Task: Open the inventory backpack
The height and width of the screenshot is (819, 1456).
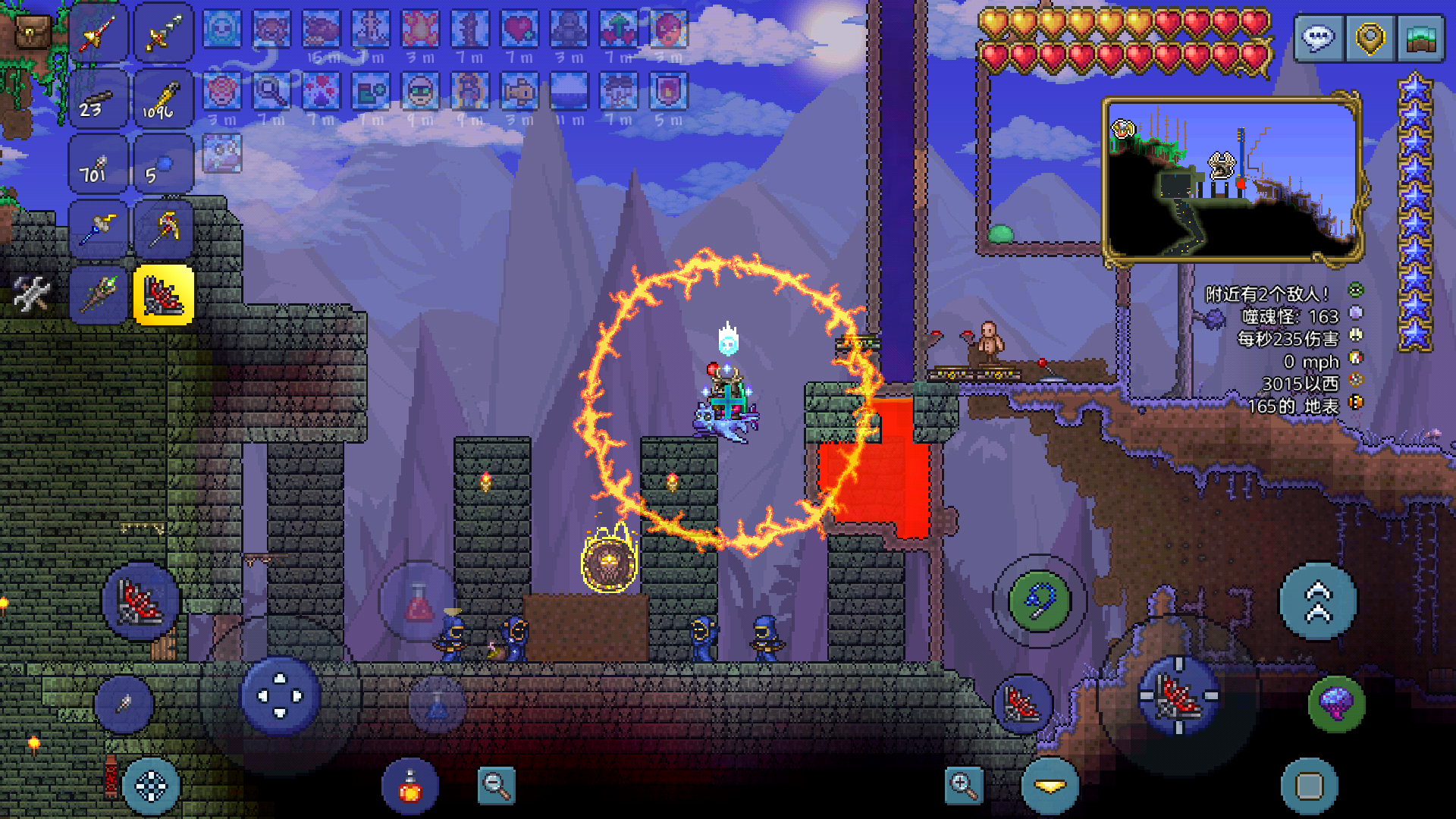Action: pyautogui.click(x=32, y=32)
